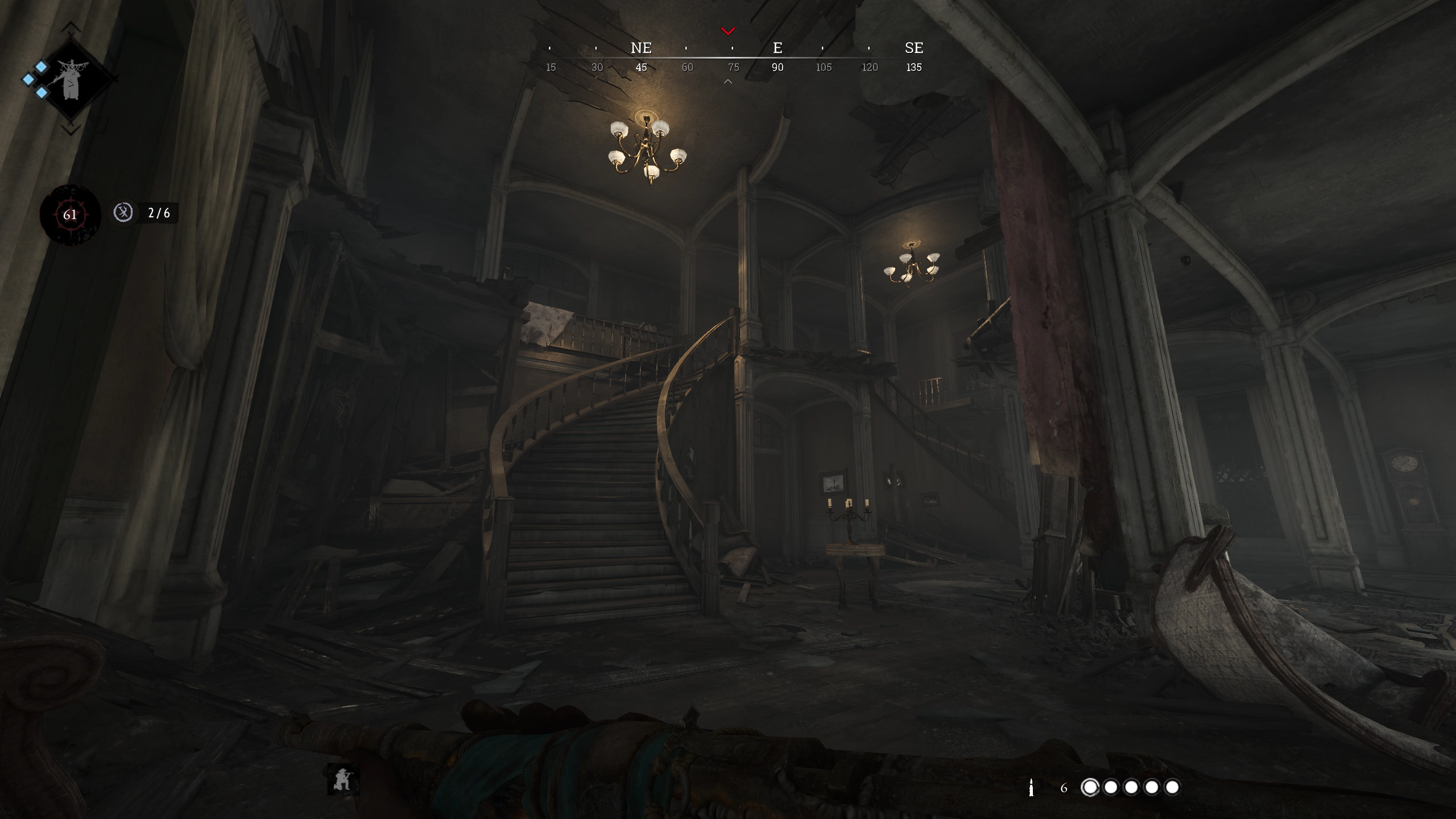Expand the upward chevron above the hunter portrait
This screenshot has width=1456, height=819.
[70, 27]
